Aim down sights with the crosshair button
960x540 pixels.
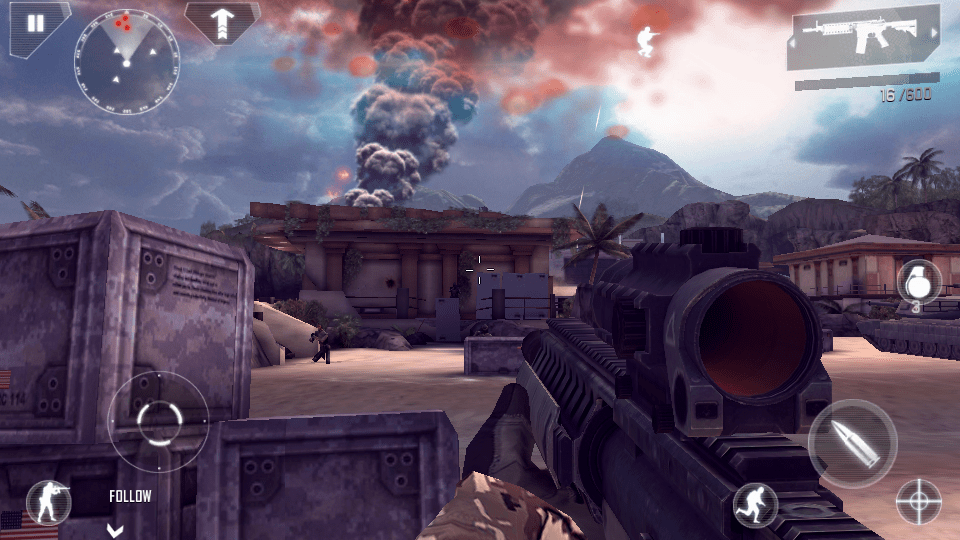(918, 501)
